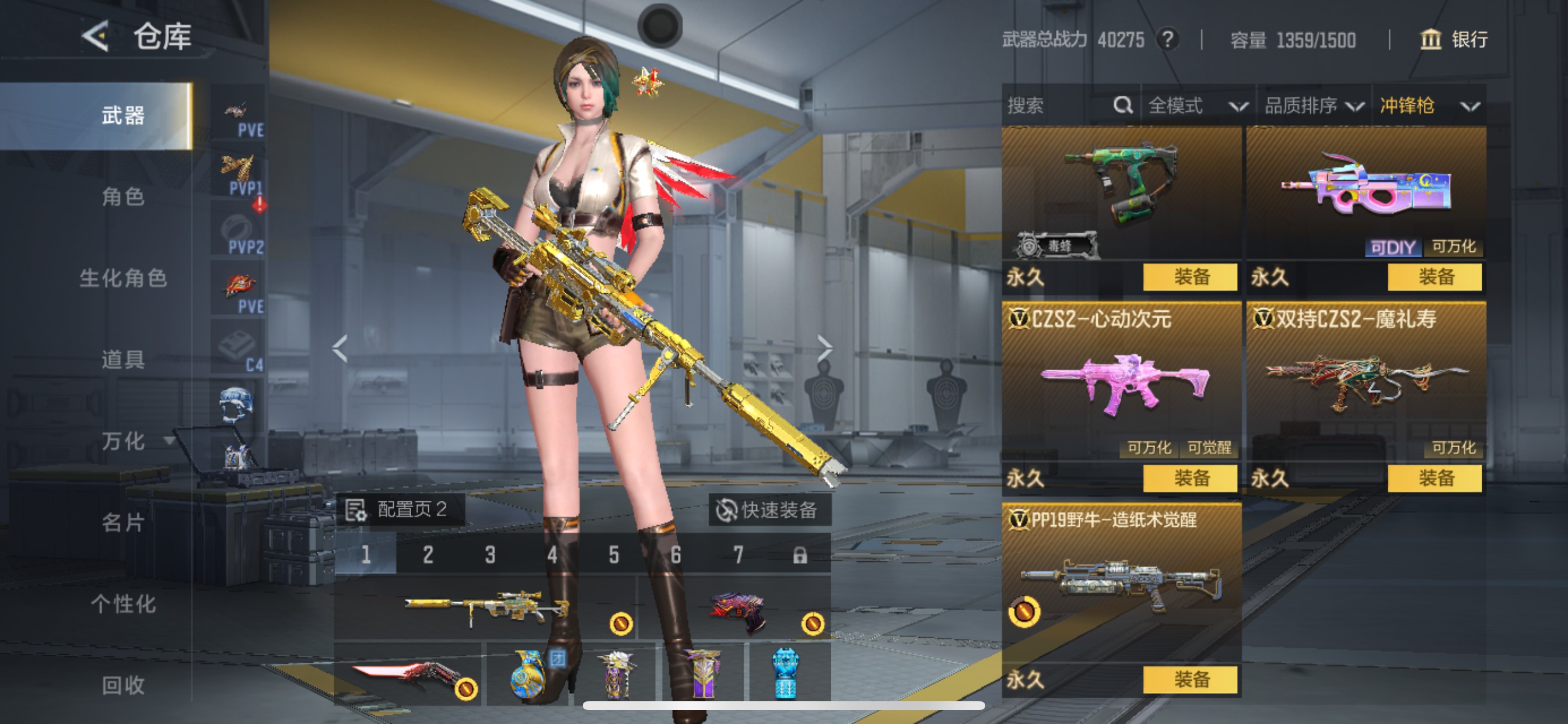Image resolution: width=1568 pixels, height=724 pixels.
Task: Select the 角色 category in the sidebar
Action: (x=123, y=196)
